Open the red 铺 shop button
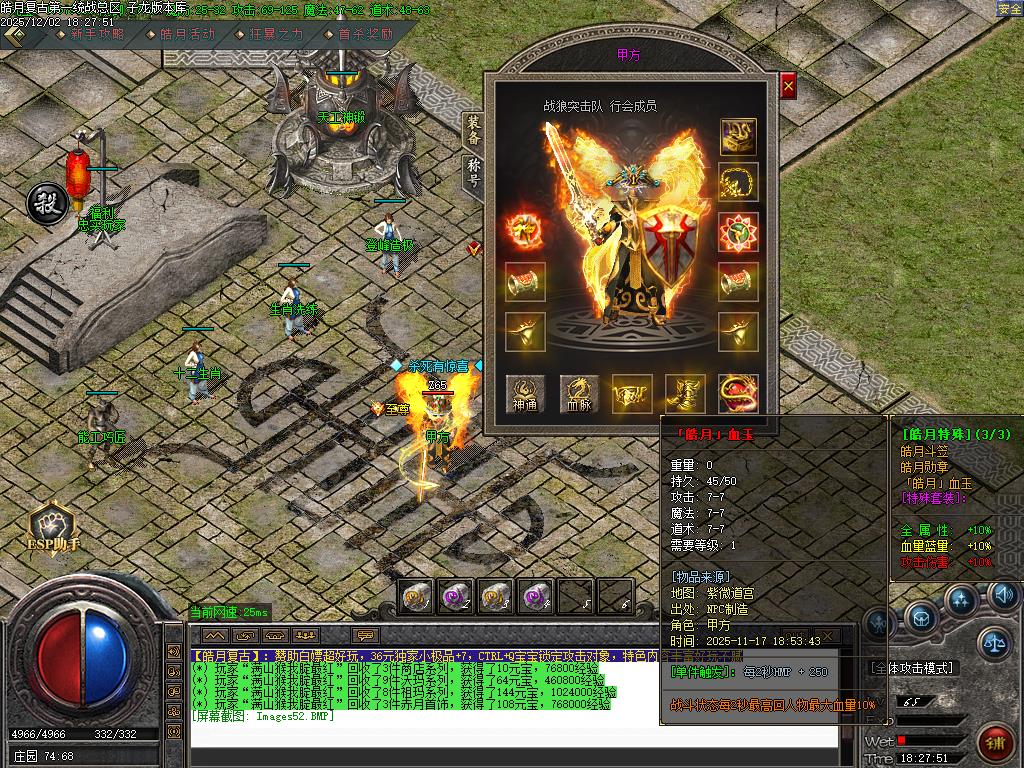Image resolution: width=1024 pixels, height=768 pixels. point(994,741)
